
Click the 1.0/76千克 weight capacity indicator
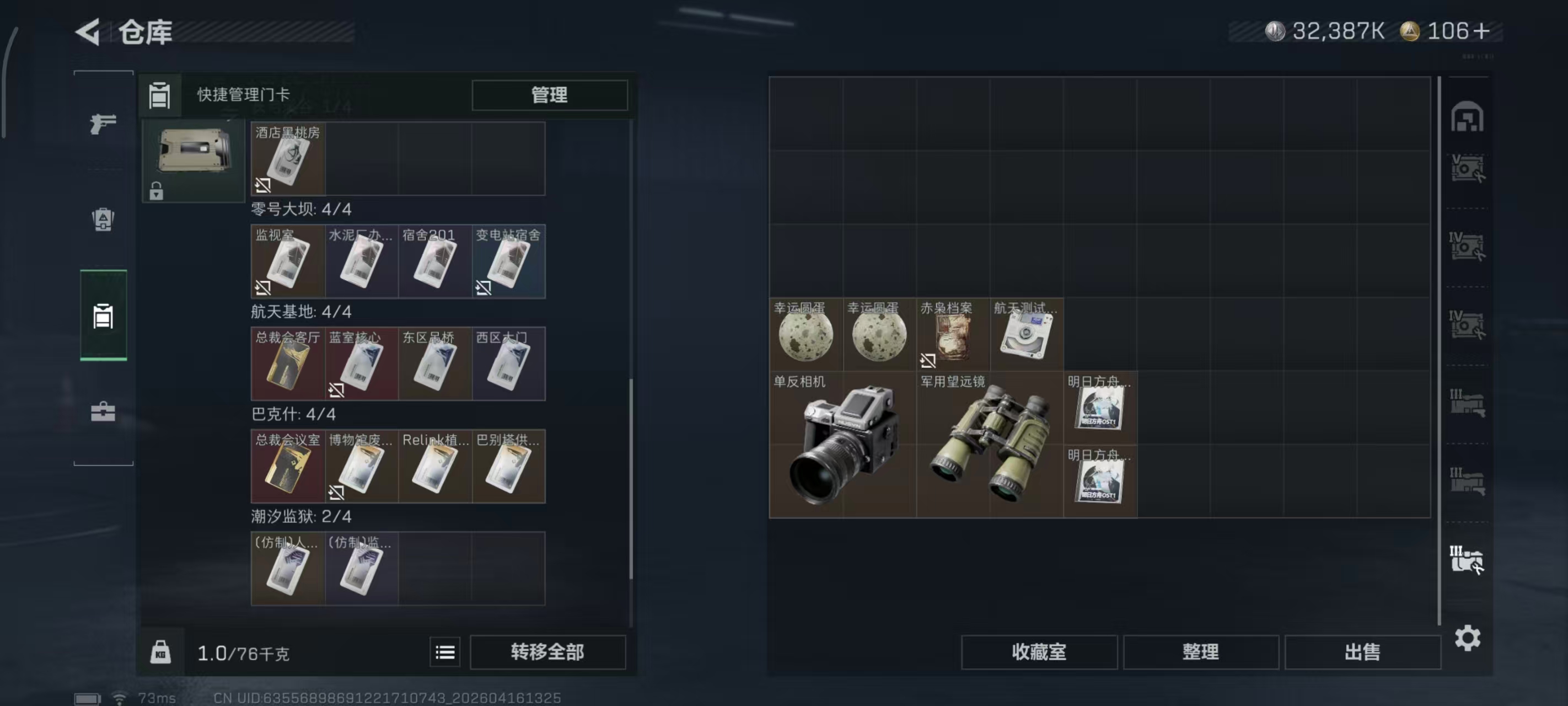pyautogui.click(x=242, y=652)
